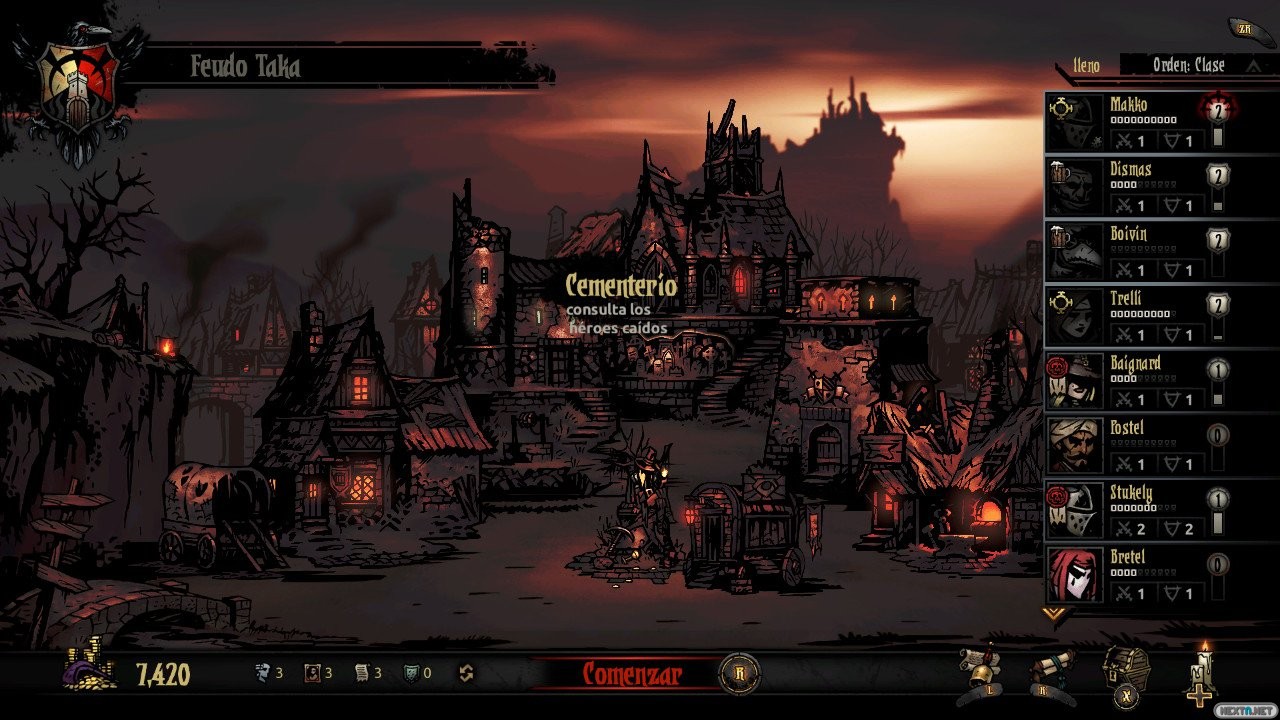Click the Comenzar button to embark
The image size is (1280, 720).
coord(632,674)
